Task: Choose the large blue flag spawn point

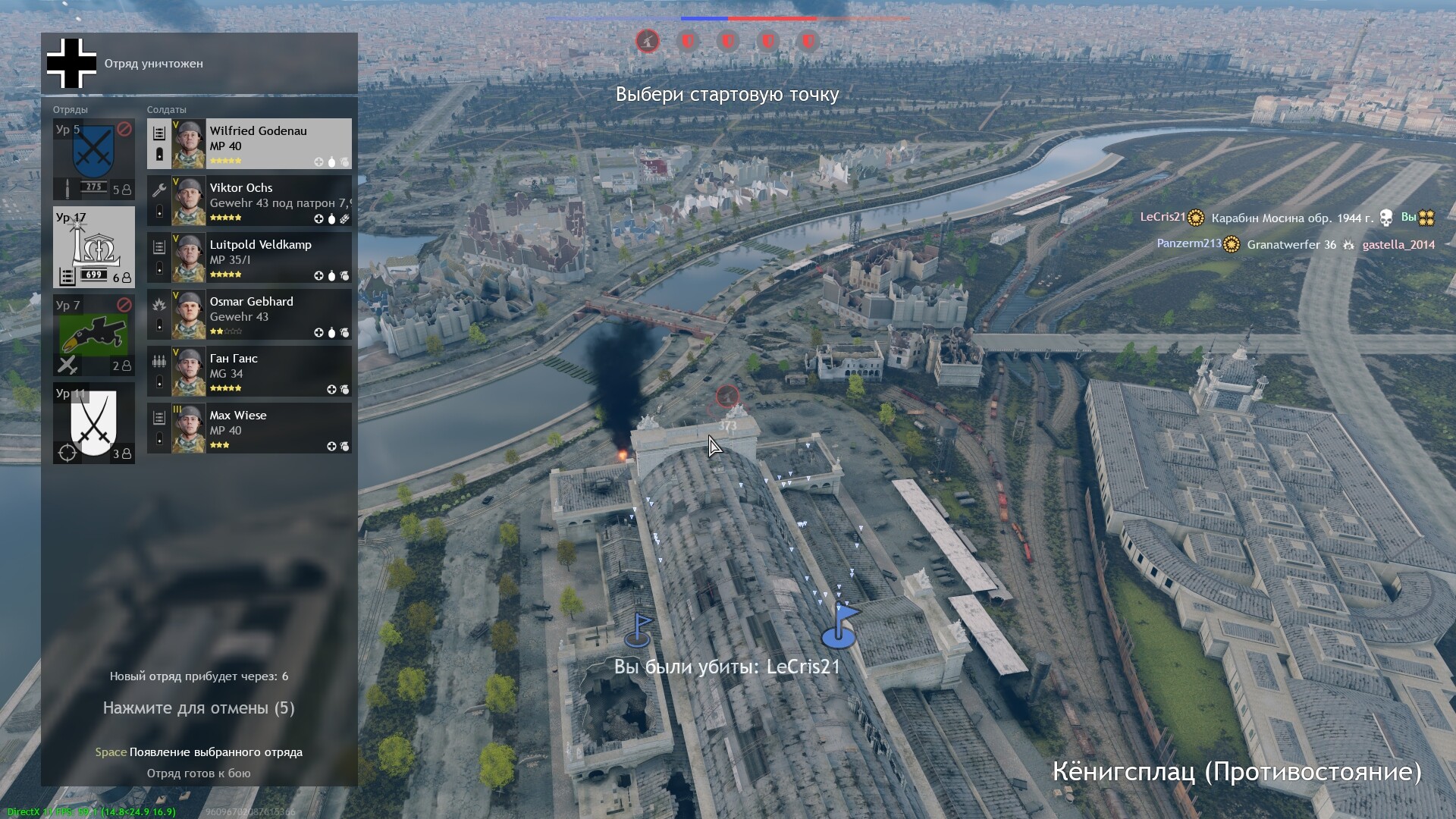Action: coord(839,629)
